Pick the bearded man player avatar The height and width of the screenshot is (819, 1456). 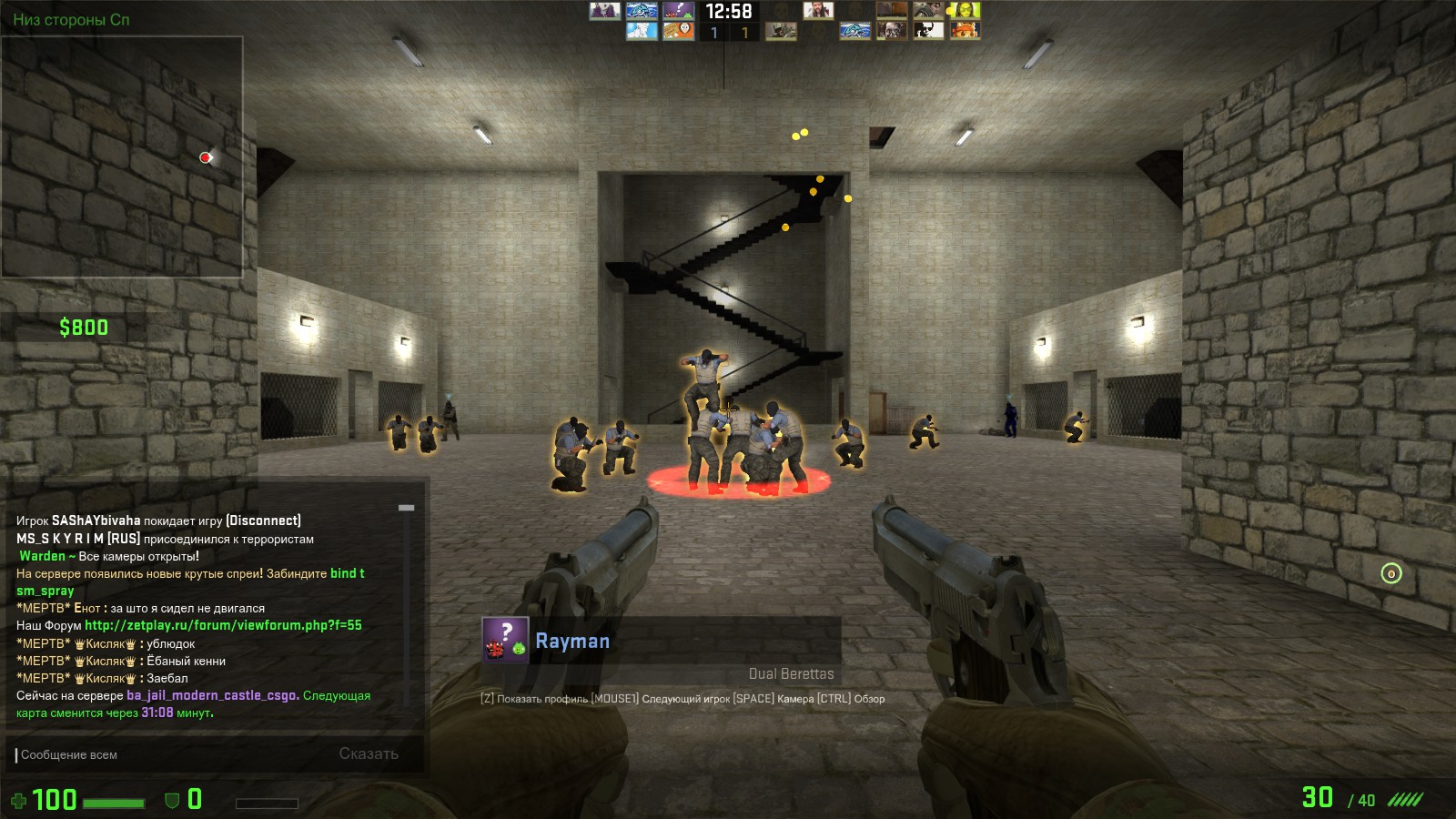point(817,11)
